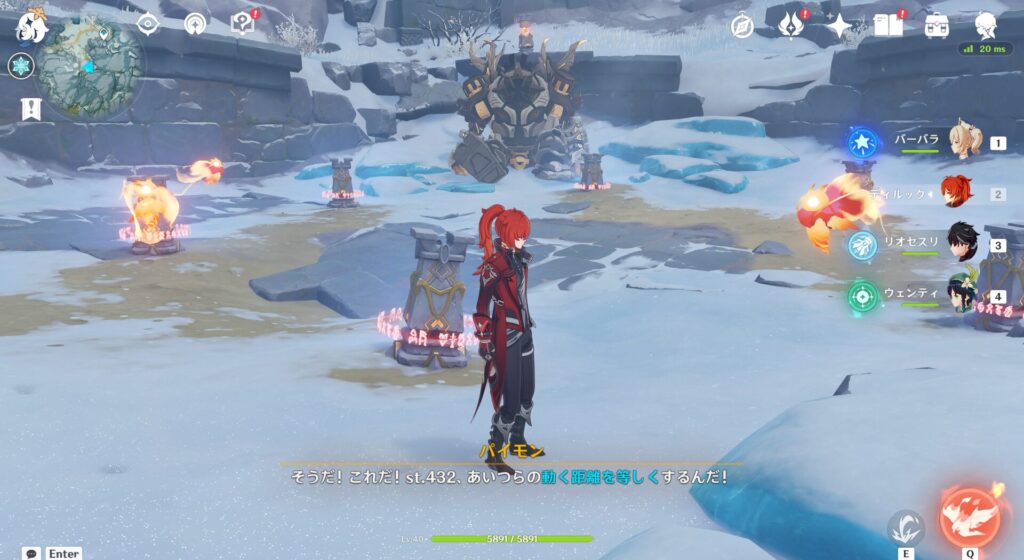This screenshot has height=560, width=1024.
Task: Open the character profile screen icon
Action: point(986,25)
